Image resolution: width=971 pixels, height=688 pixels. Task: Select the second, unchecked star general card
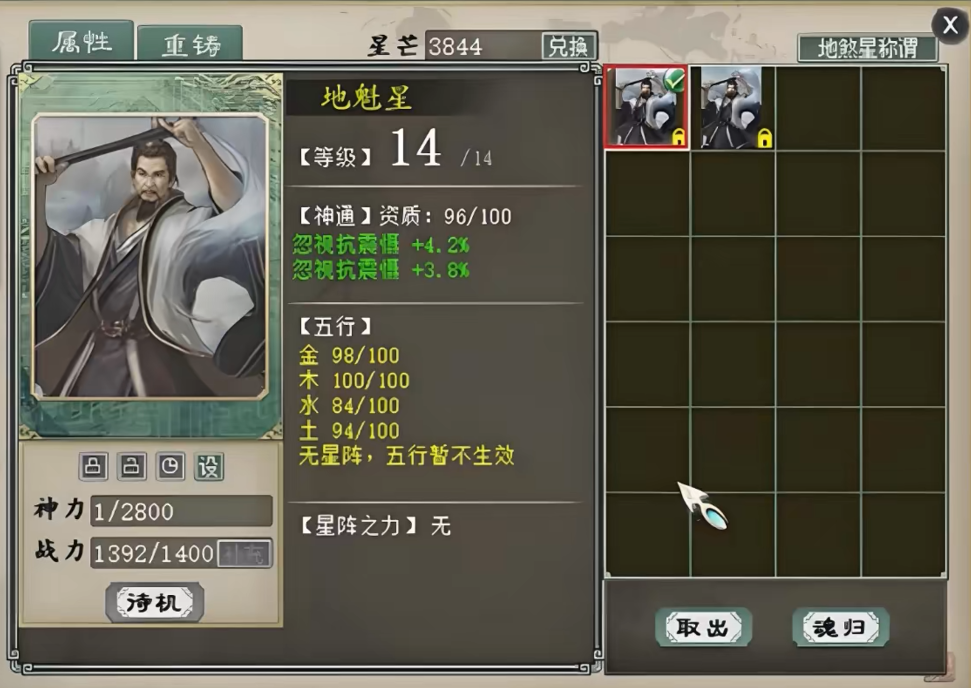click(732, 108)
